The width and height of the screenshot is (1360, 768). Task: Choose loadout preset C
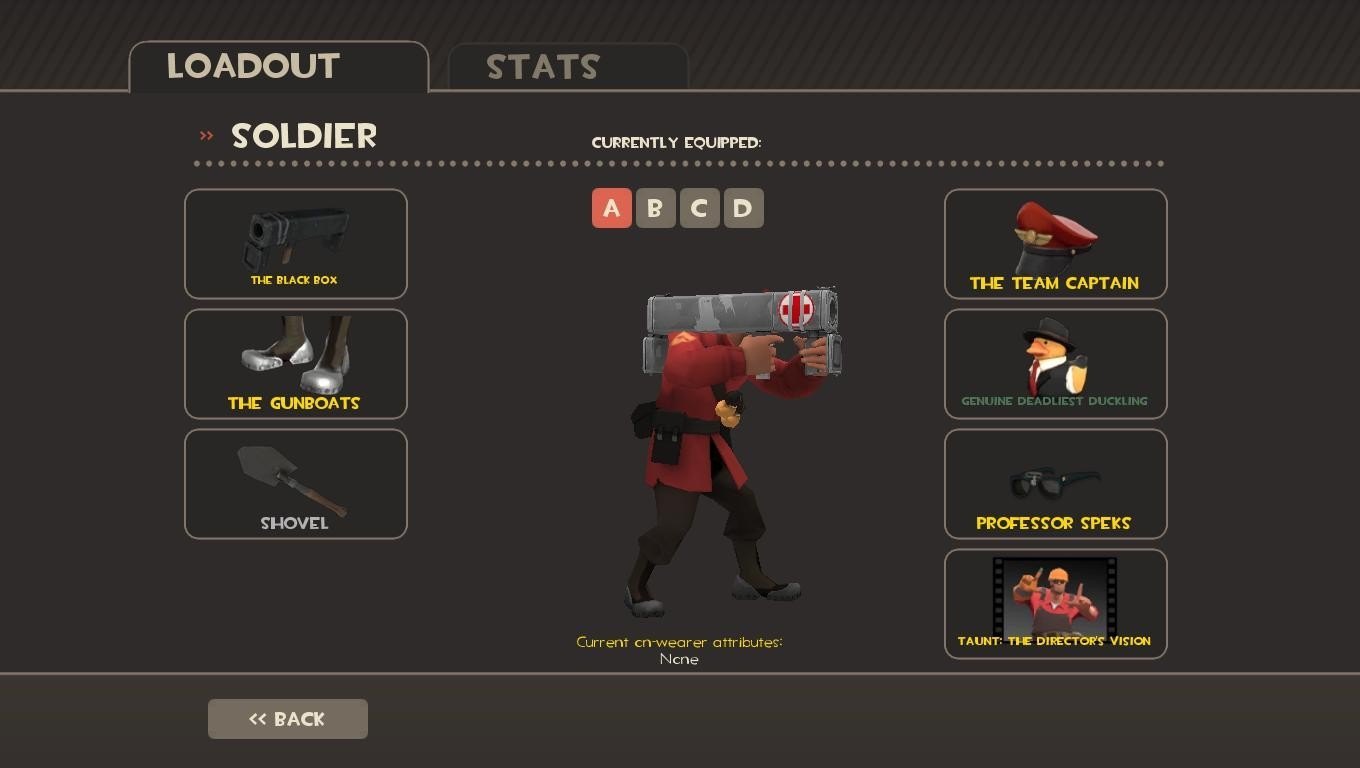(x=700, y=208)
